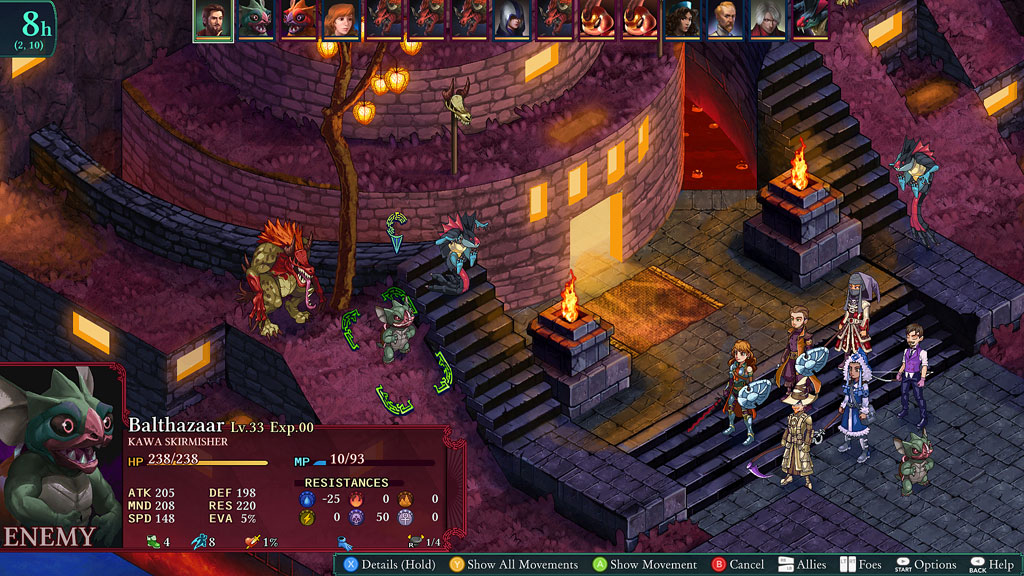Choose the orange-crested purple creature turn portrait
Image resolution: width=1024 pixels, height=576 pixels.
click(x=299, y=20)
